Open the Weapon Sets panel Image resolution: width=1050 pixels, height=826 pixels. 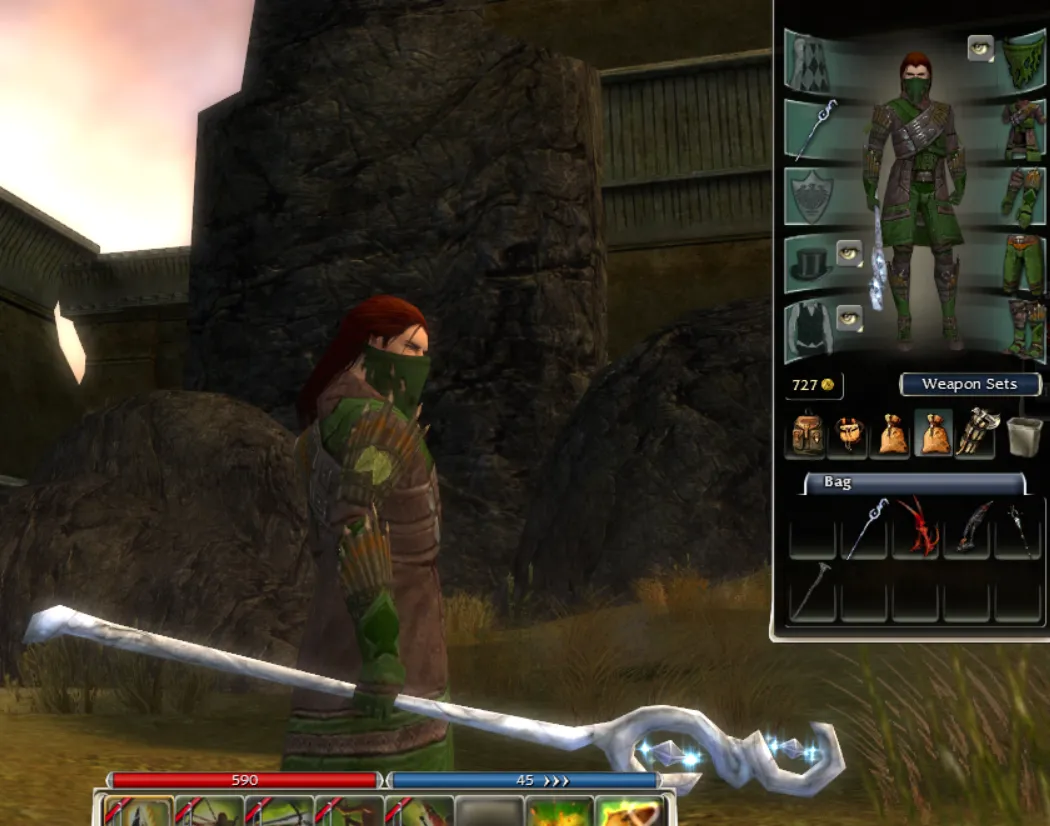[x=970, y=384]
